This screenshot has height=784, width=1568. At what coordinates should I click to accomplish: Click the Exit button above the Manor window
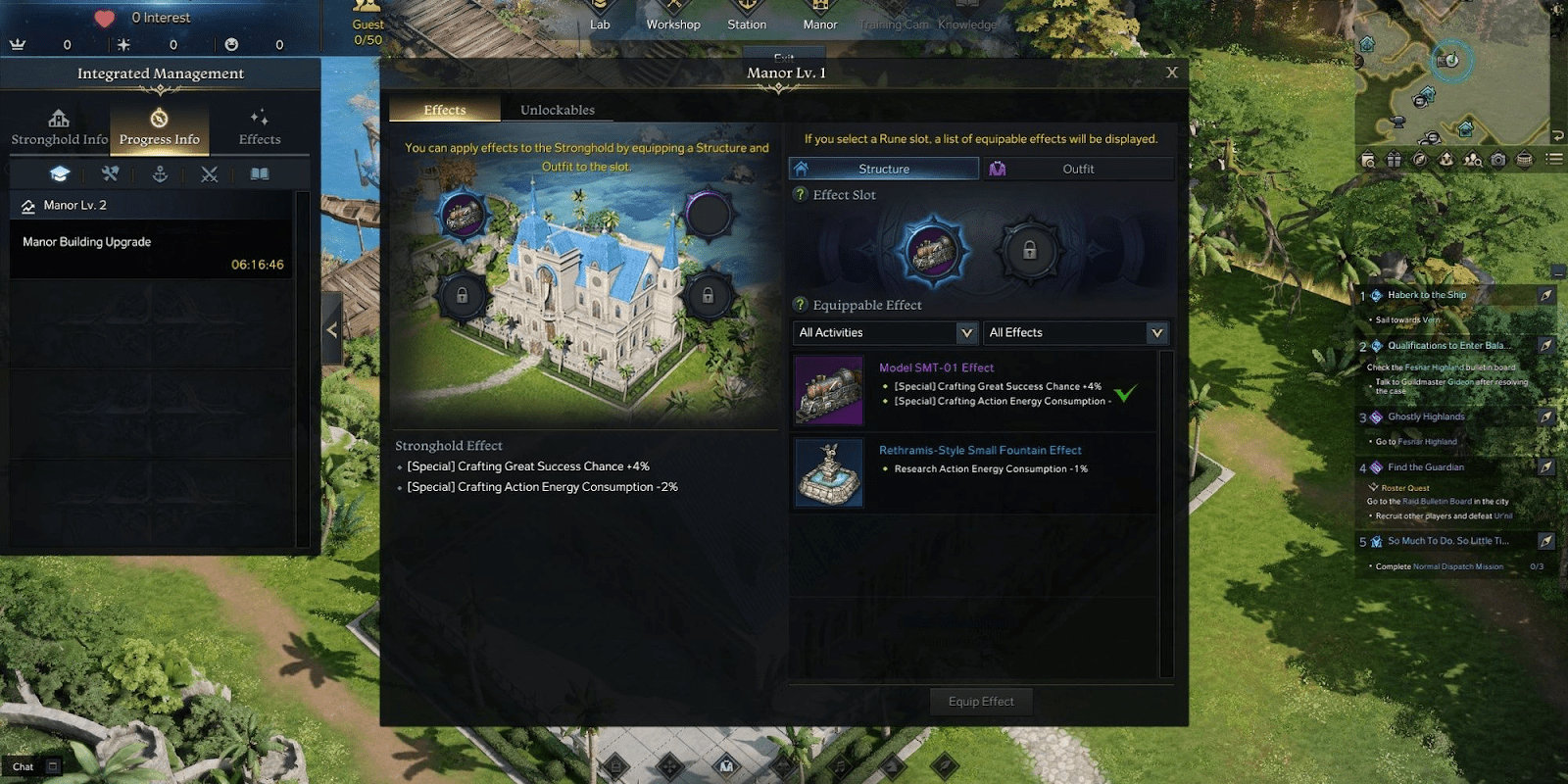click(x=784, y=57)
